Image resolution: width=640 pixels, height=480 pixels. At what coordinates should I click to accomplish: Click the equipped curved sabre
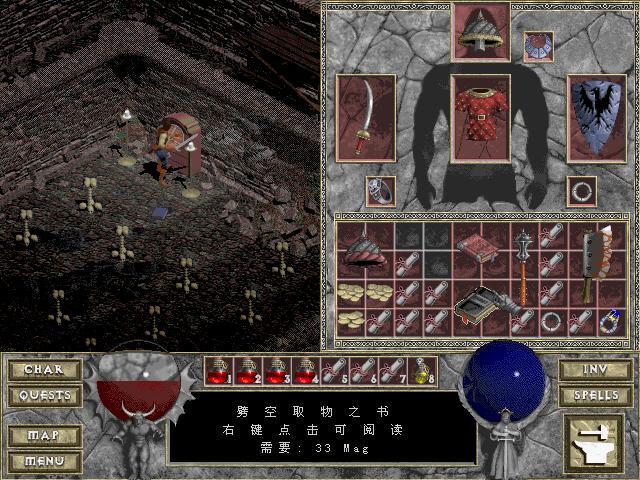pyautogui.click(x=366, y=117)
